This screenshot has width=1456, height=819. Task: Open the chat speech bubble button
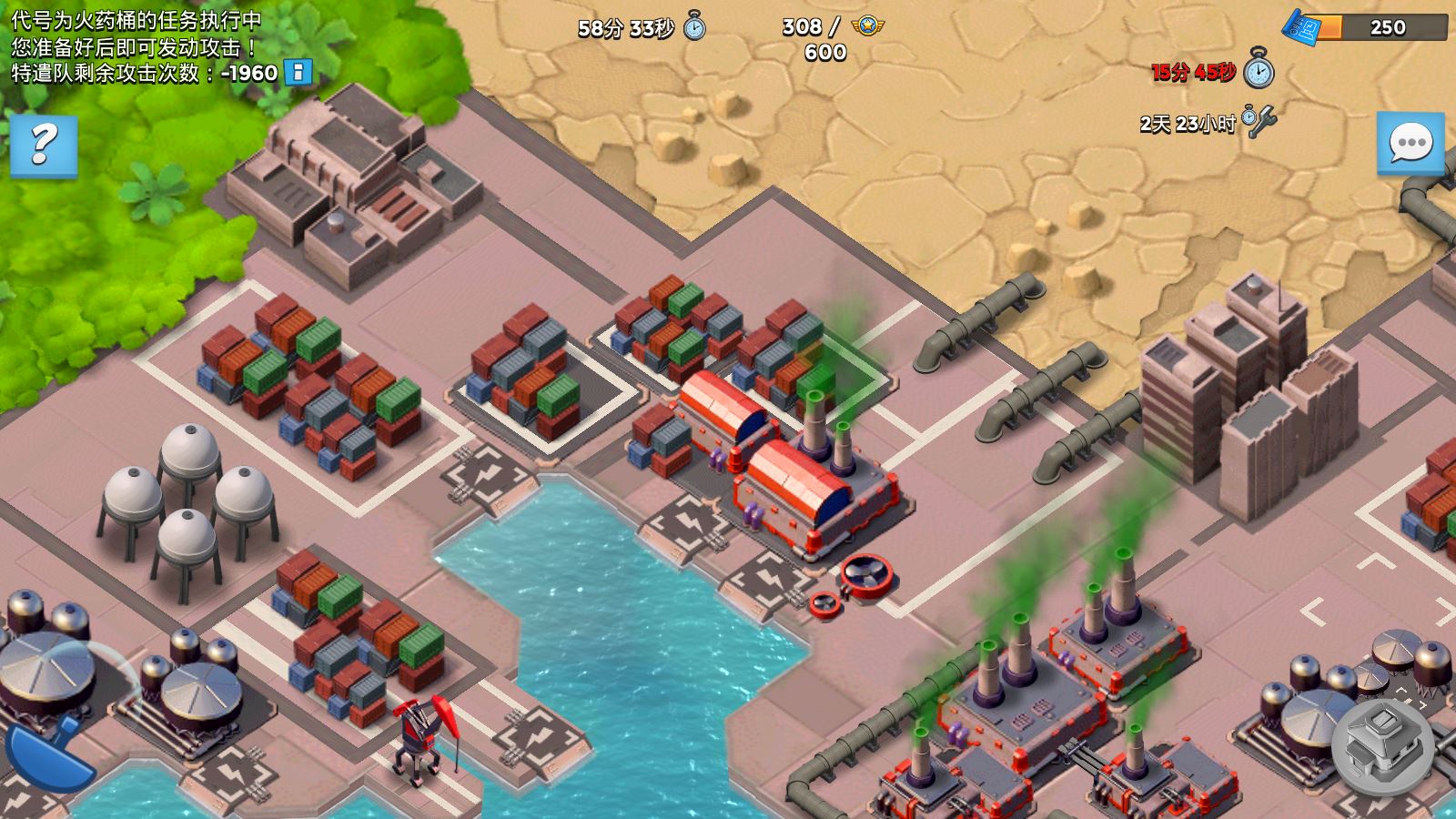[1410, 143]
